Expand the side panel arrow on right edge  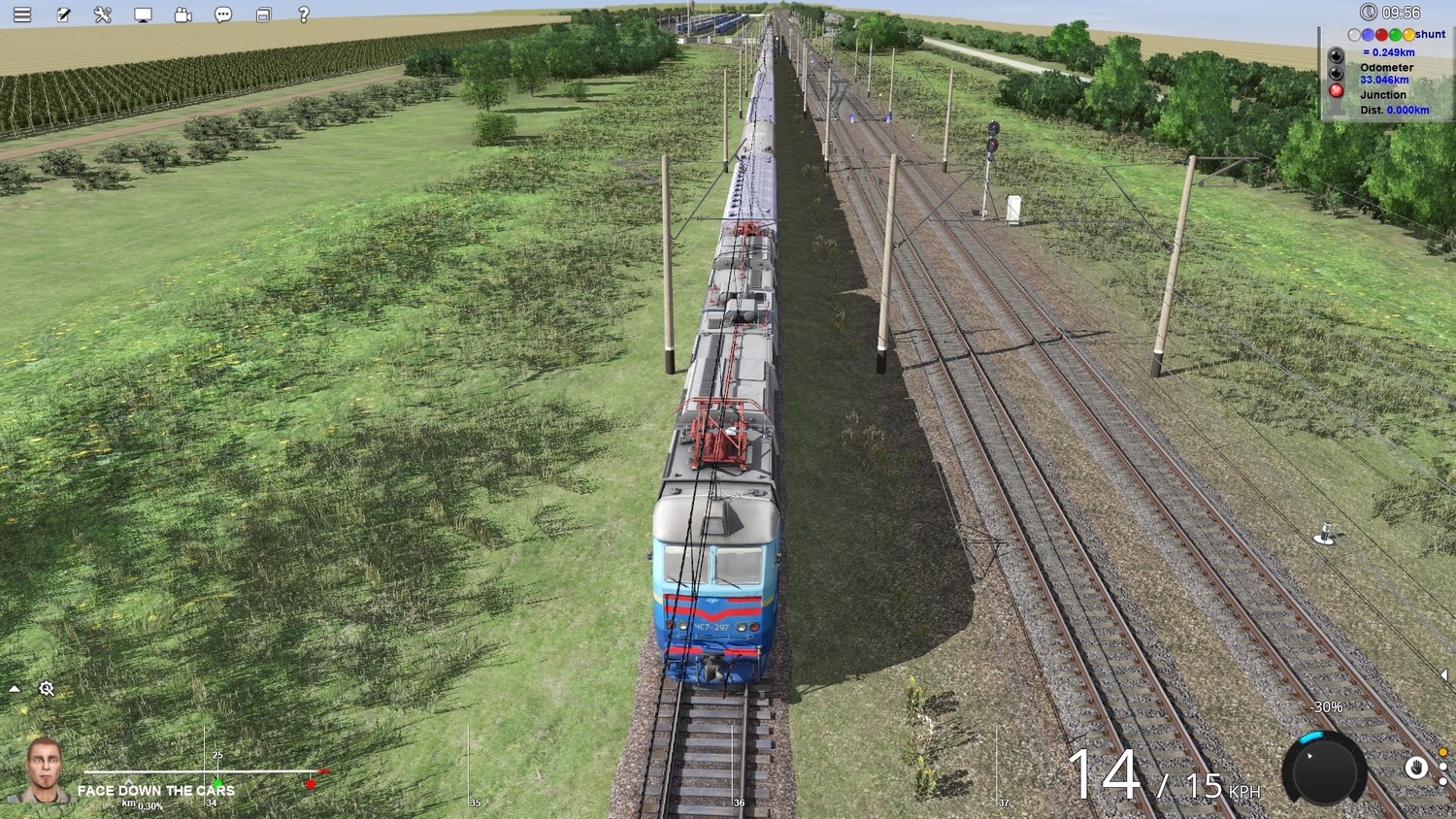point(1444,675)
